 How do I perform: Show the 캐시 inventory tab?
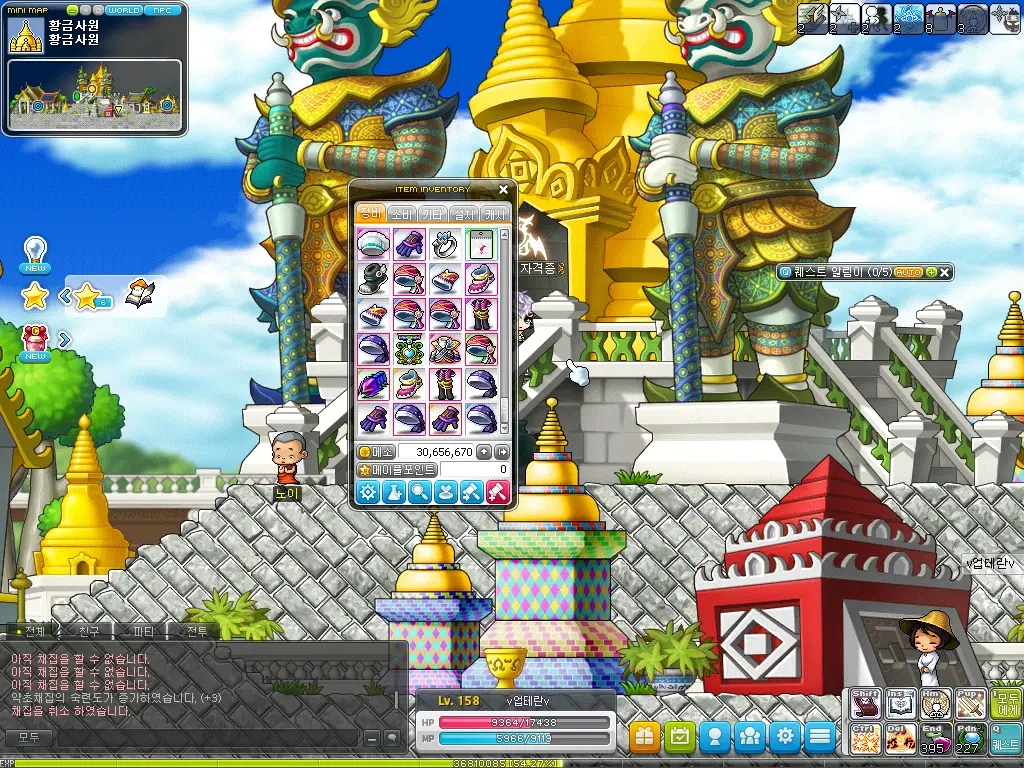(x=495, y=214)
